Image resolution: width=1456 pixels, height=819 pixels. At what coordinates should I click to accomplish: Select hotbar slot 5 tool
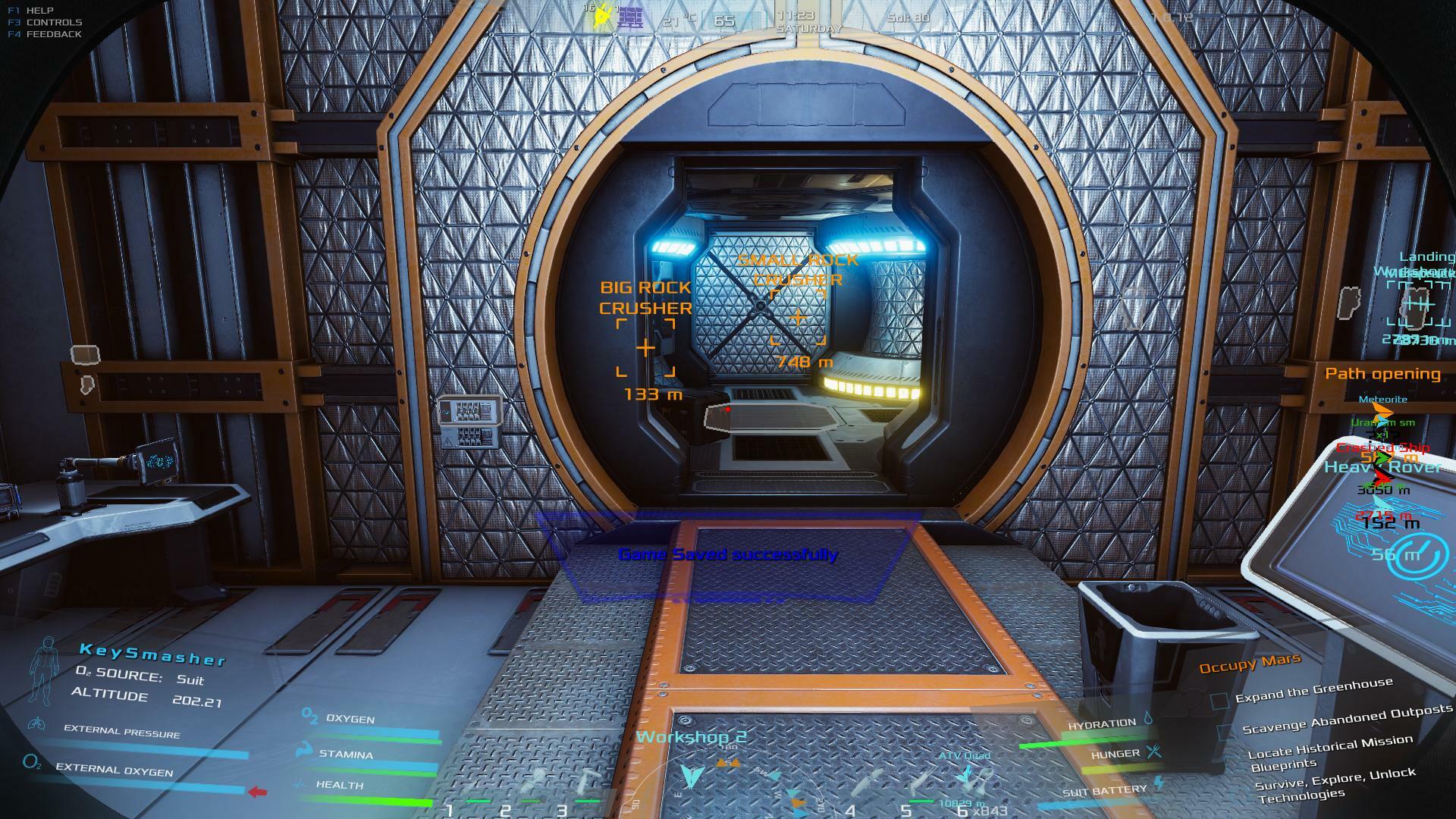[x=924, y=785]
